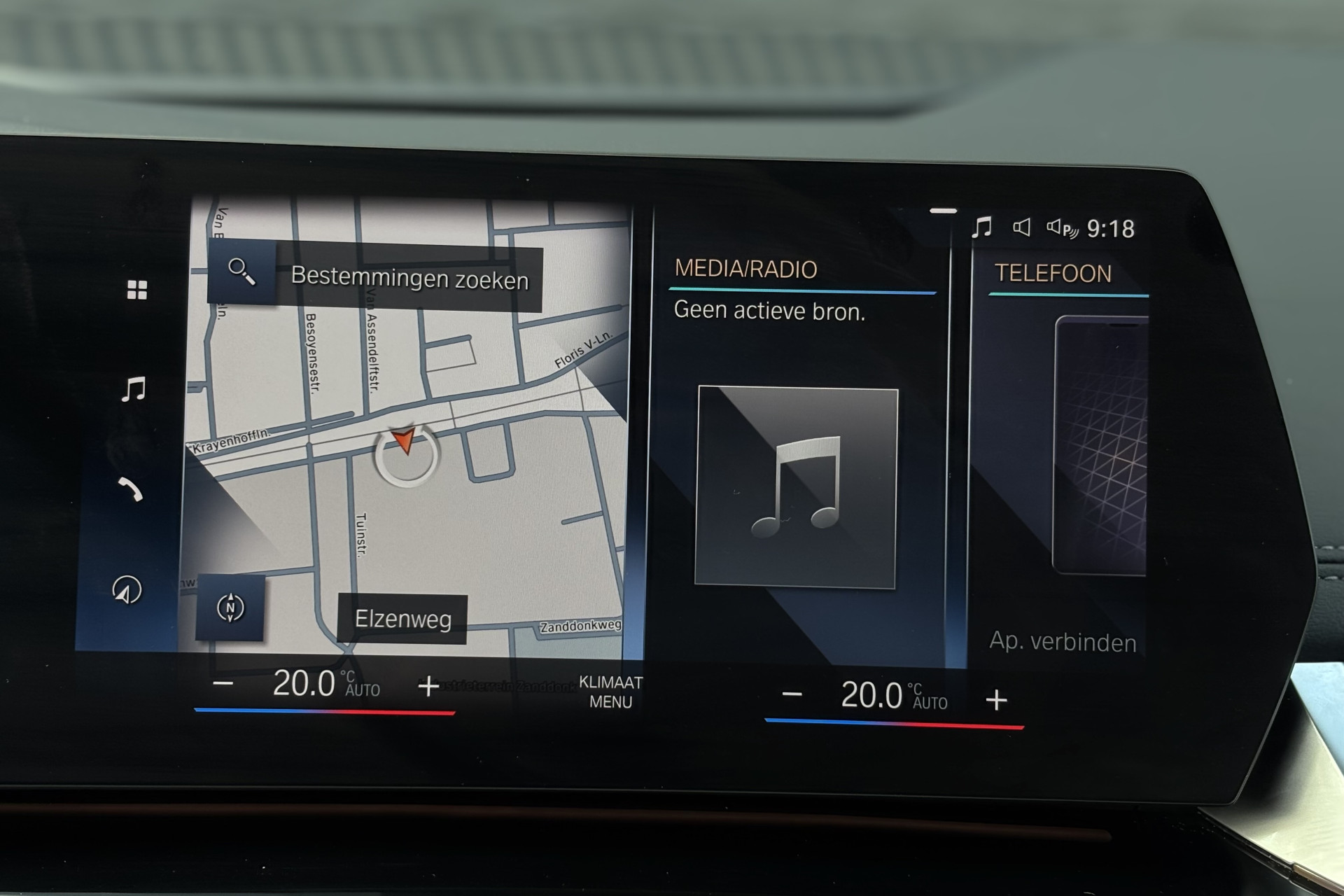Open the TELEFOON panel header
The image size is (1344, 896).
click(x=1053, y=273)
